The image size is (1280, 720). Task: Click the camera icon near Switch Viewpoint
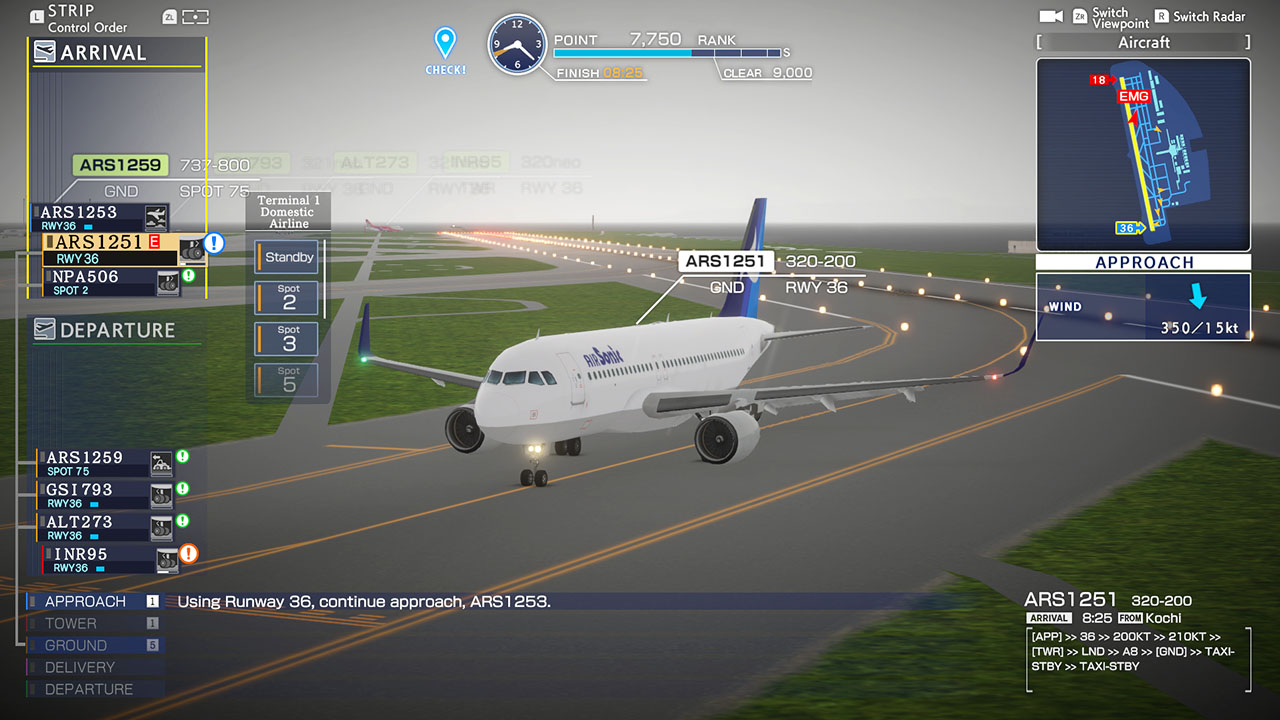click(1051, 16)
